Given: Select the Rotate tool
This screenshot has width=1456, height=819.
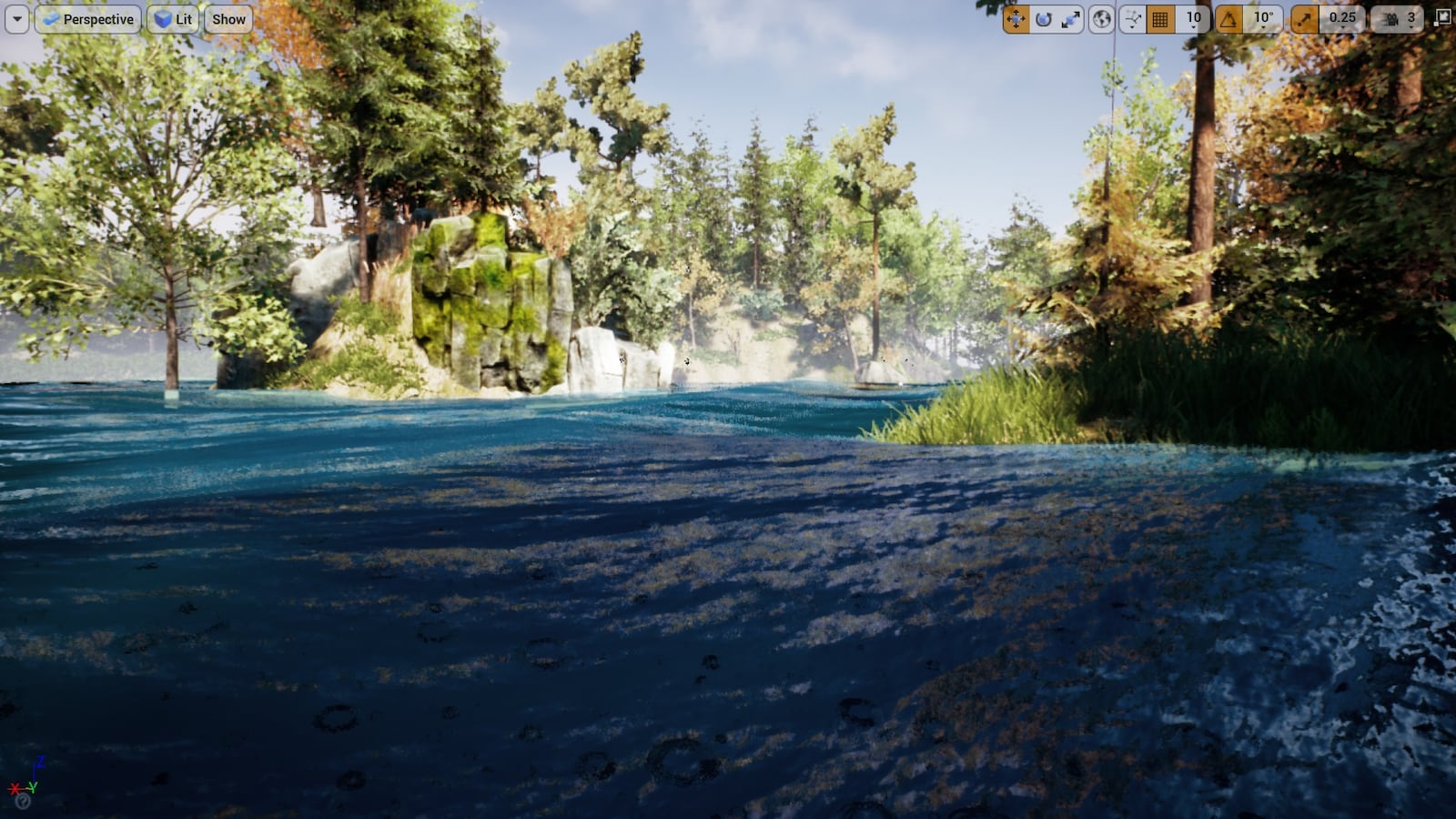Looking at the screenshot, I should (1041, 17).
